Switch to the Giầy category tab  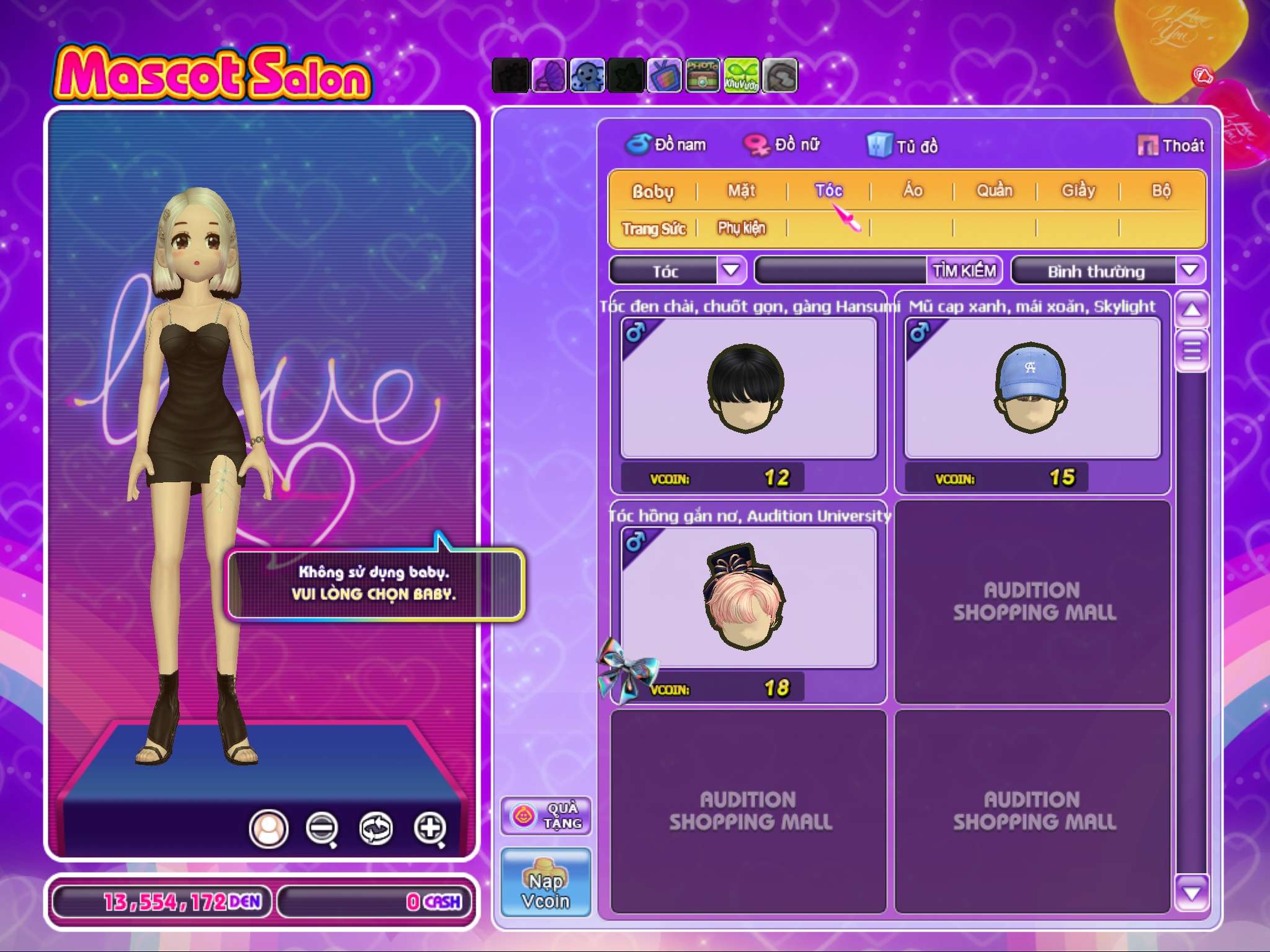(x=1078, y=191)
